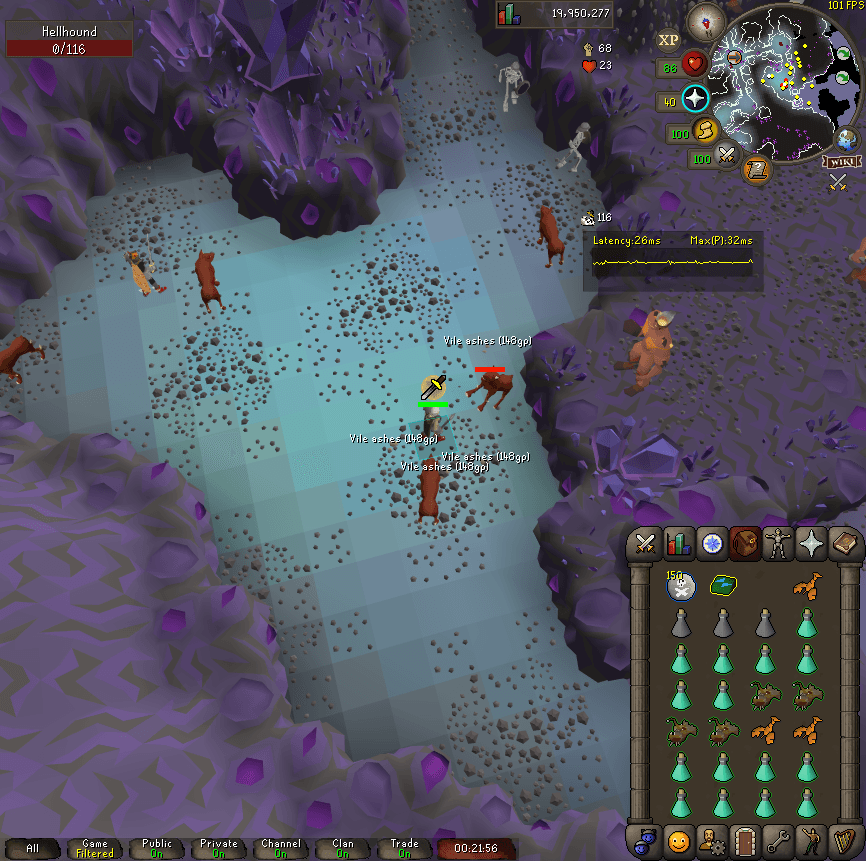Open the Wiki lookup banner

[841, 162]
